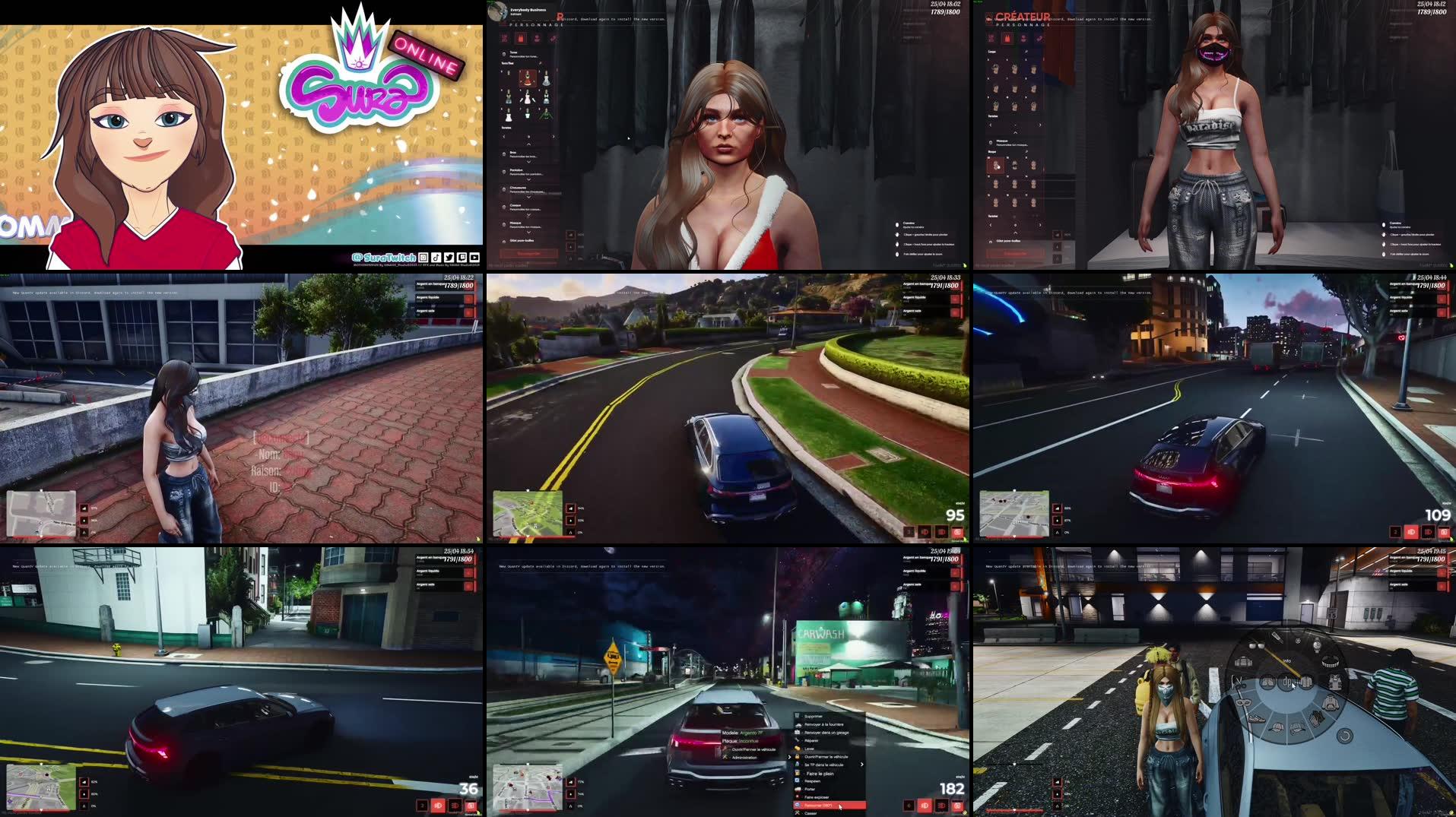
Task: Choose Supprimer in the vehicle context menu
Action: pos(813,716)
